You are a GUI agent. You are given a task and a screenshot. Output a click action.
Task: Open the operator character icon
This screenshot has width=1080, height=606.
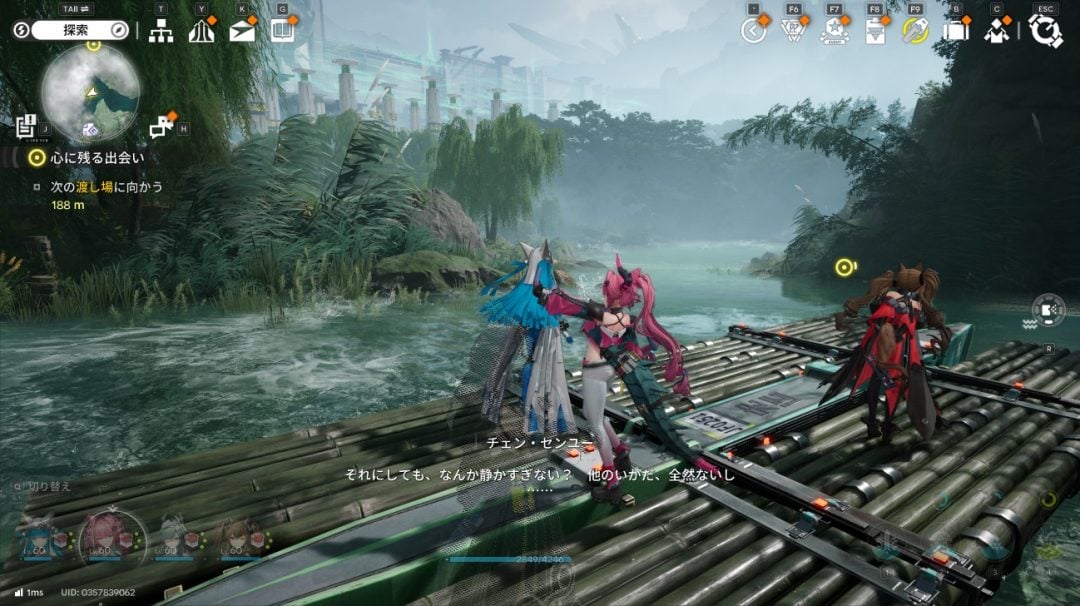[x=996, y=31]
